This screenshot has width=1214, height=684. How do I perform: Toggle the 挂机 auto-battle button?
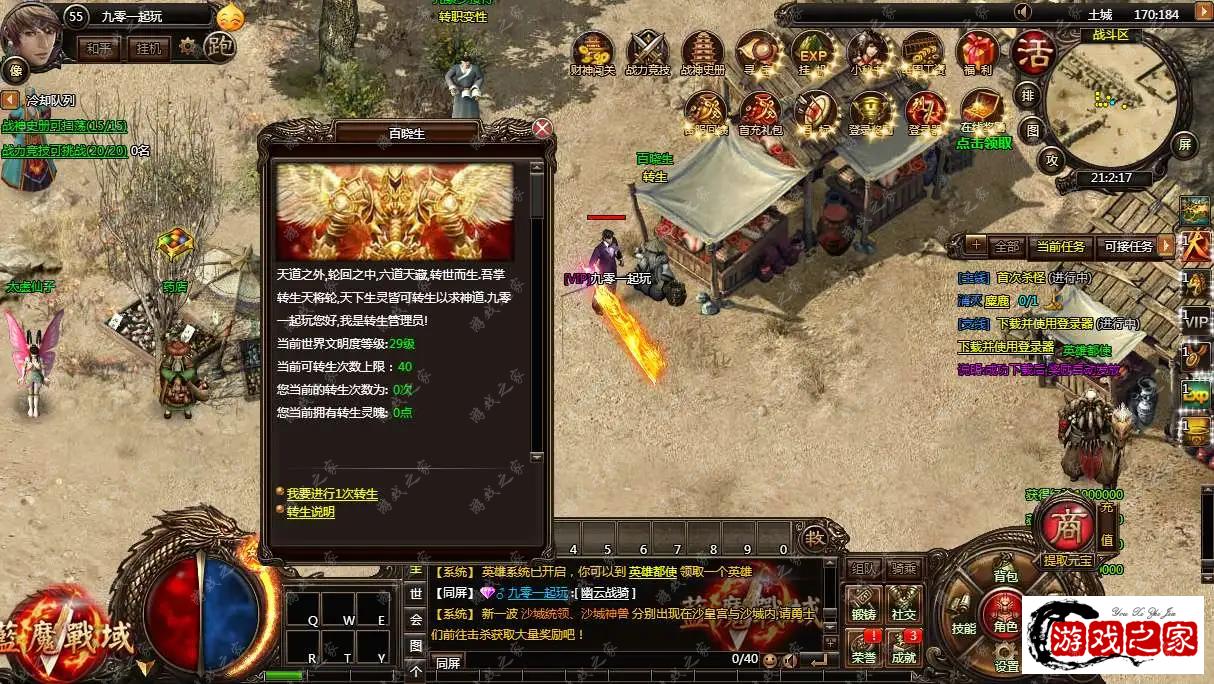click(149, 48)
